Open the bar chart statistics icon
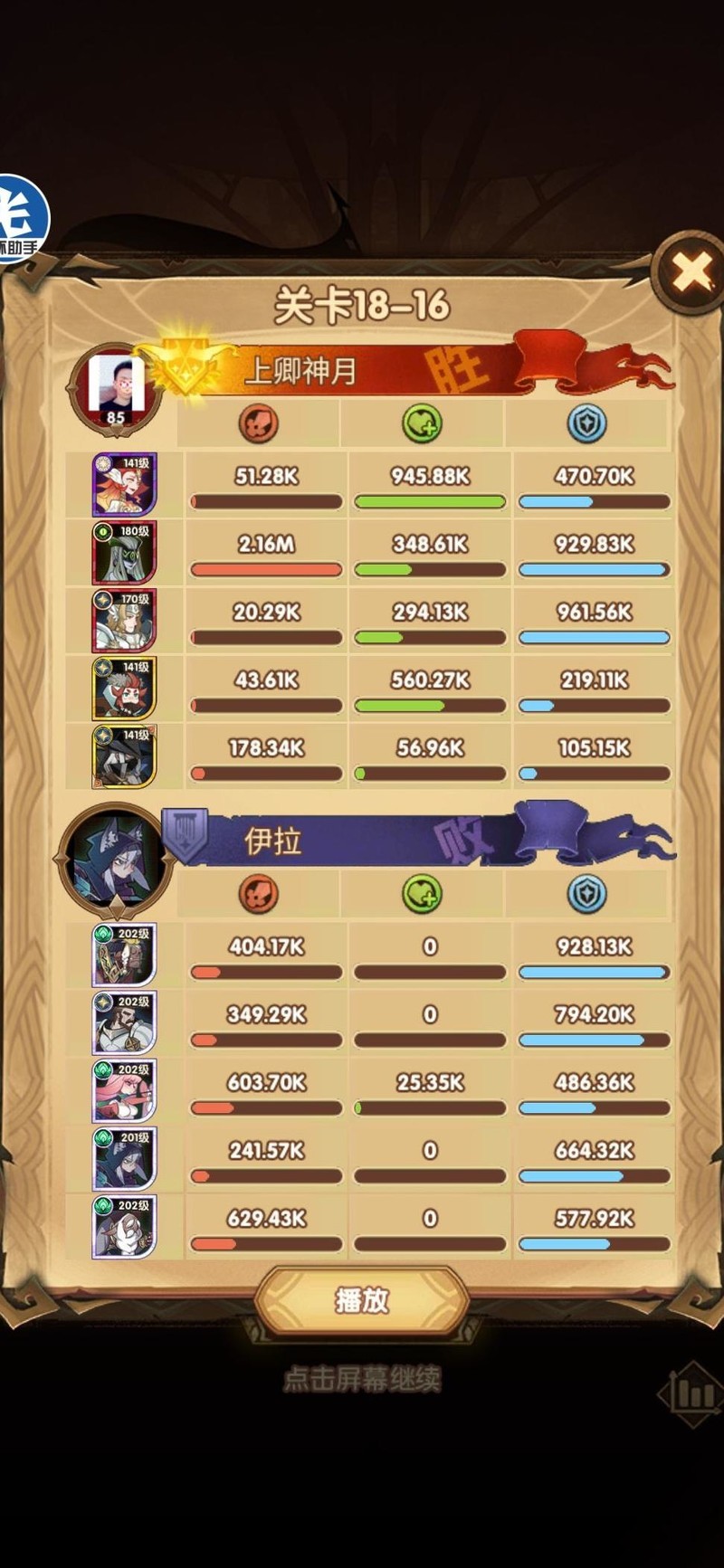Viewport: 724px width, 1568px height. tap(692, 1395)
